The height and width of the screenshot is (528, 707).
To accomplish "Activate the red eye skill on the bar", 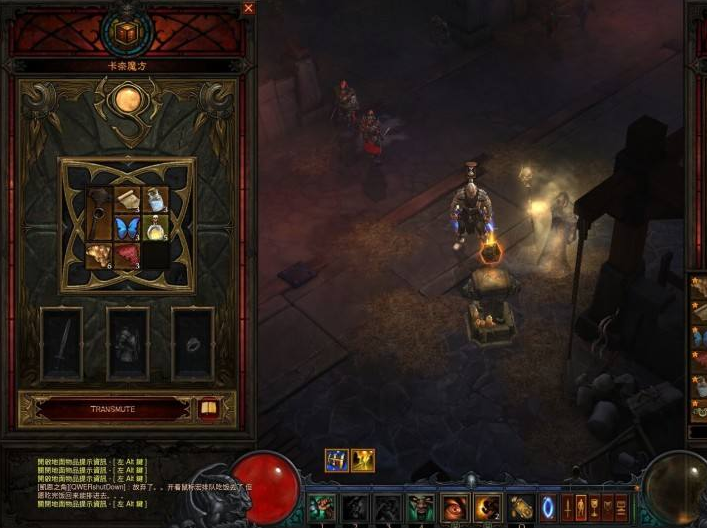I will (456, 508).
